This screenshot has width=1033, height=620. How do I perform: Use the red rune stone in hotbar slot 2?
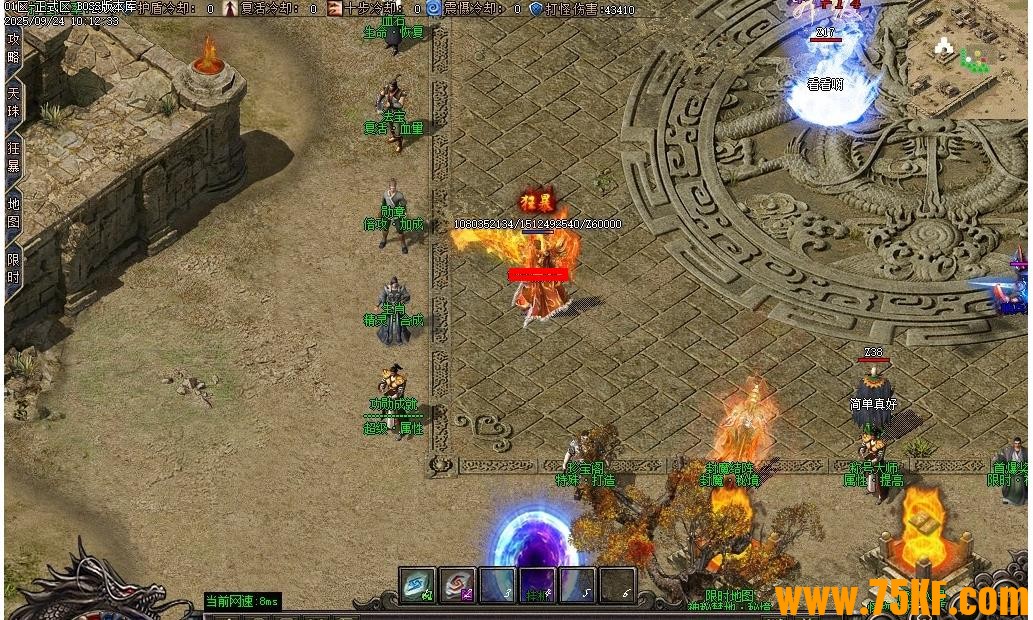point(457,586)
